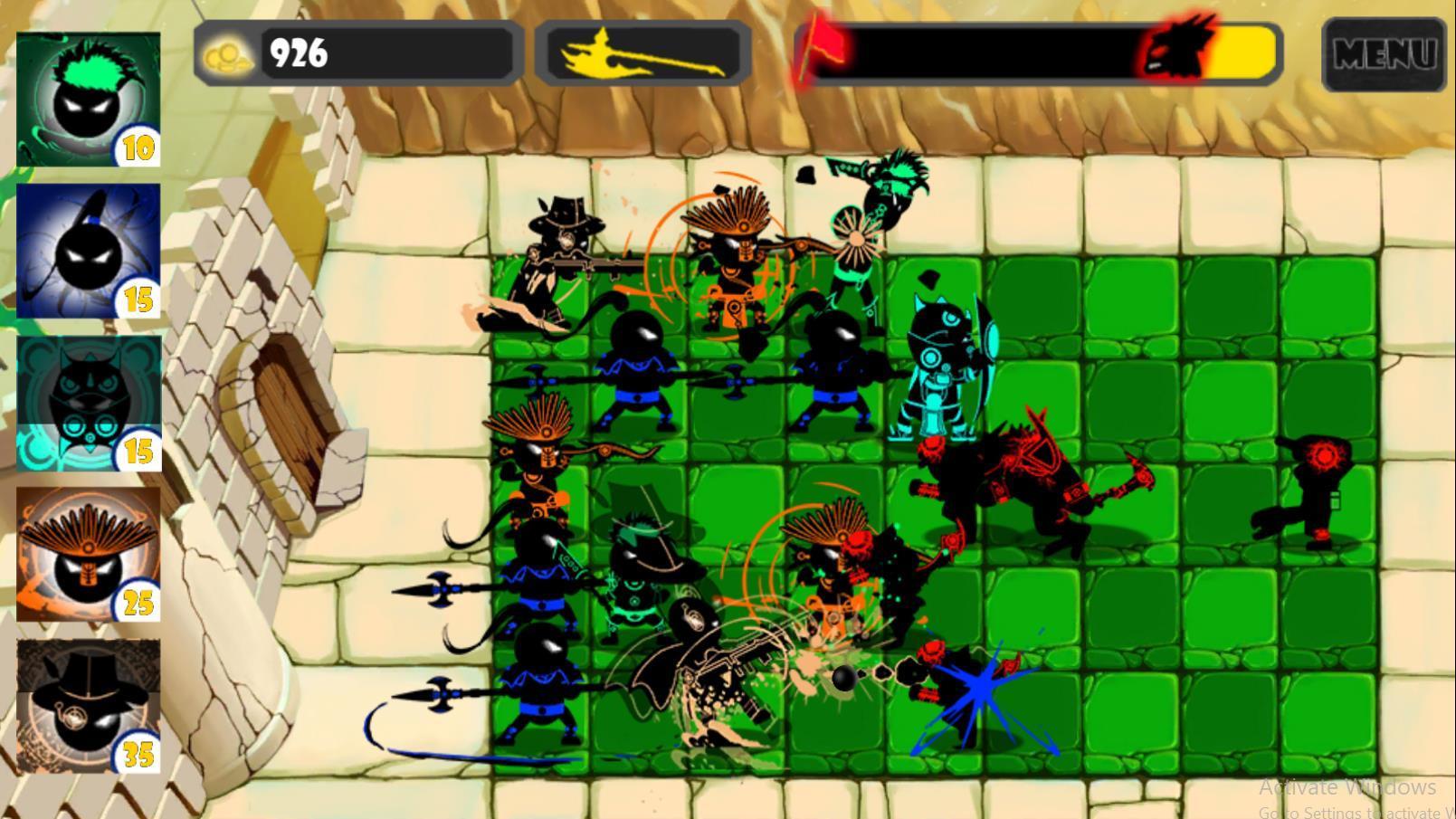The height and width of the screenshot is (819, 1456).
Task: Deploy the 15-cost teal owl turret card
Action: [x=86, y=398]
